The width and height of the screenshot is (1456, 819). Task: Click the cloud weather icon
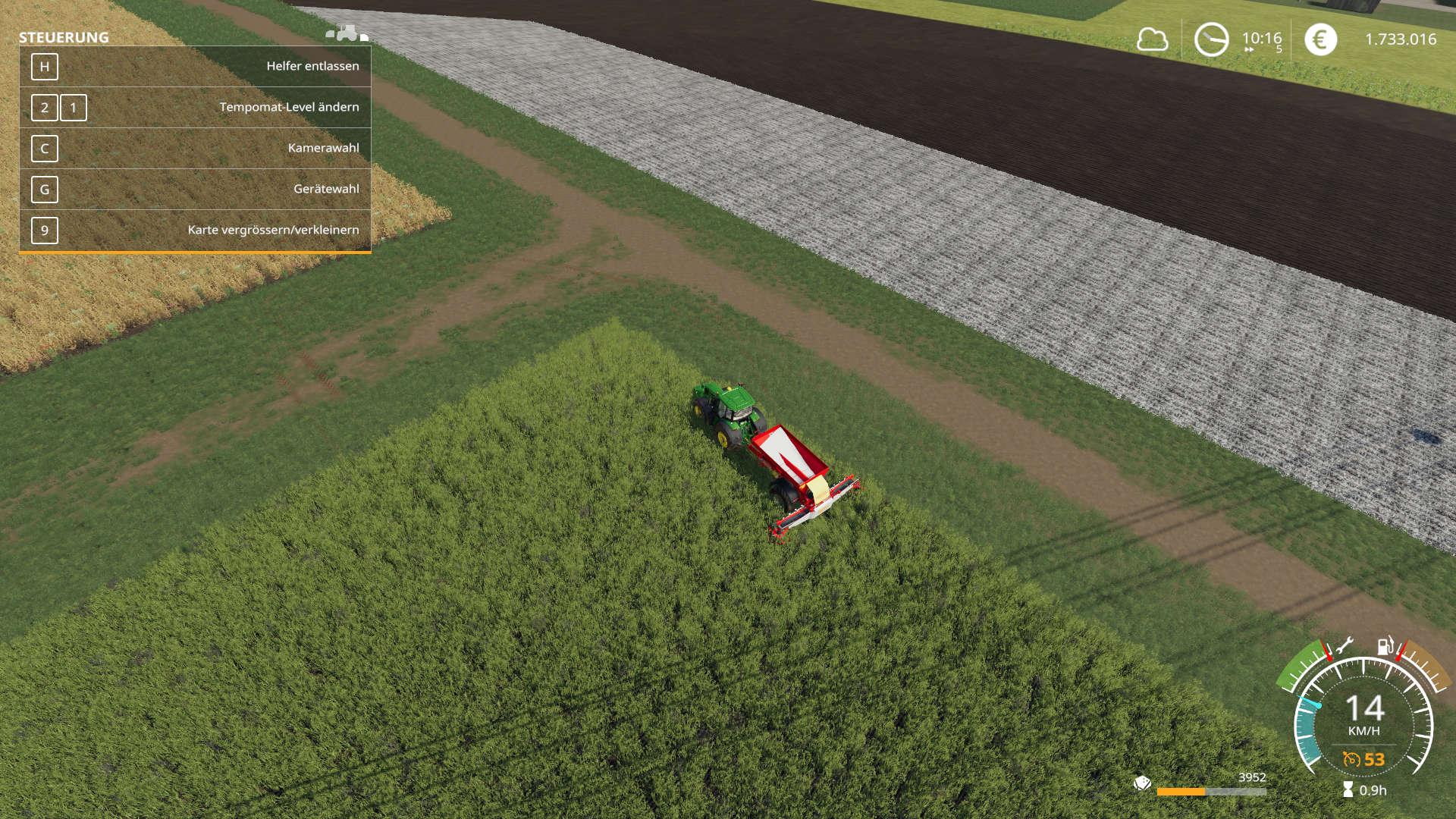click(1152, 39)
